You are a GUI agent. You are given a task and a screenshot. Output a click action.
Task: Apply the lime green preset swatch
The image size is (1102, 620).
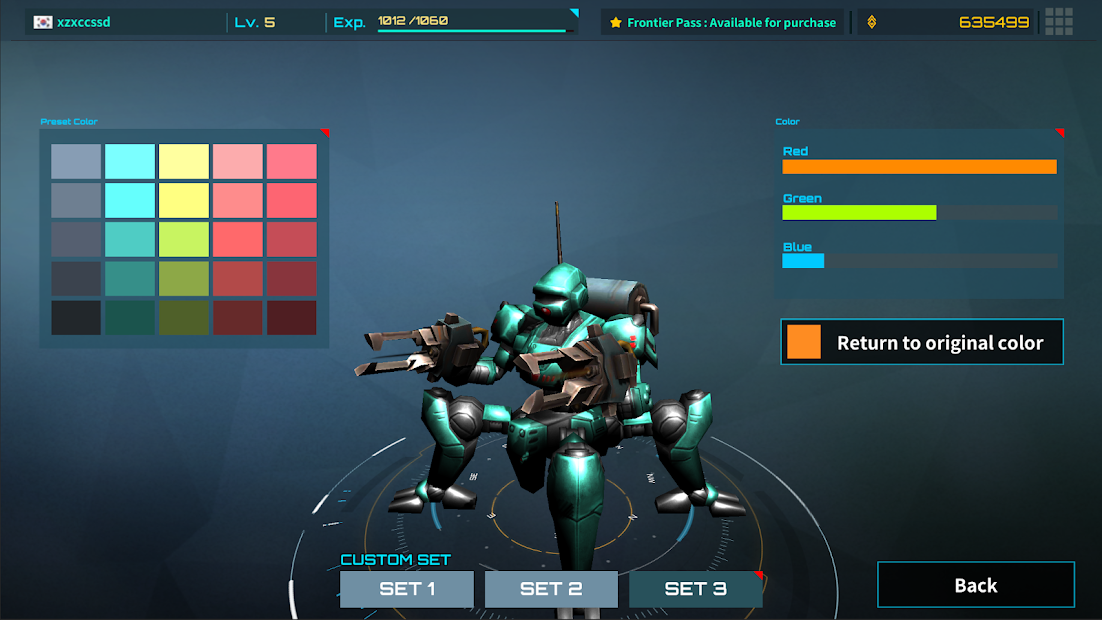[184, 240]
